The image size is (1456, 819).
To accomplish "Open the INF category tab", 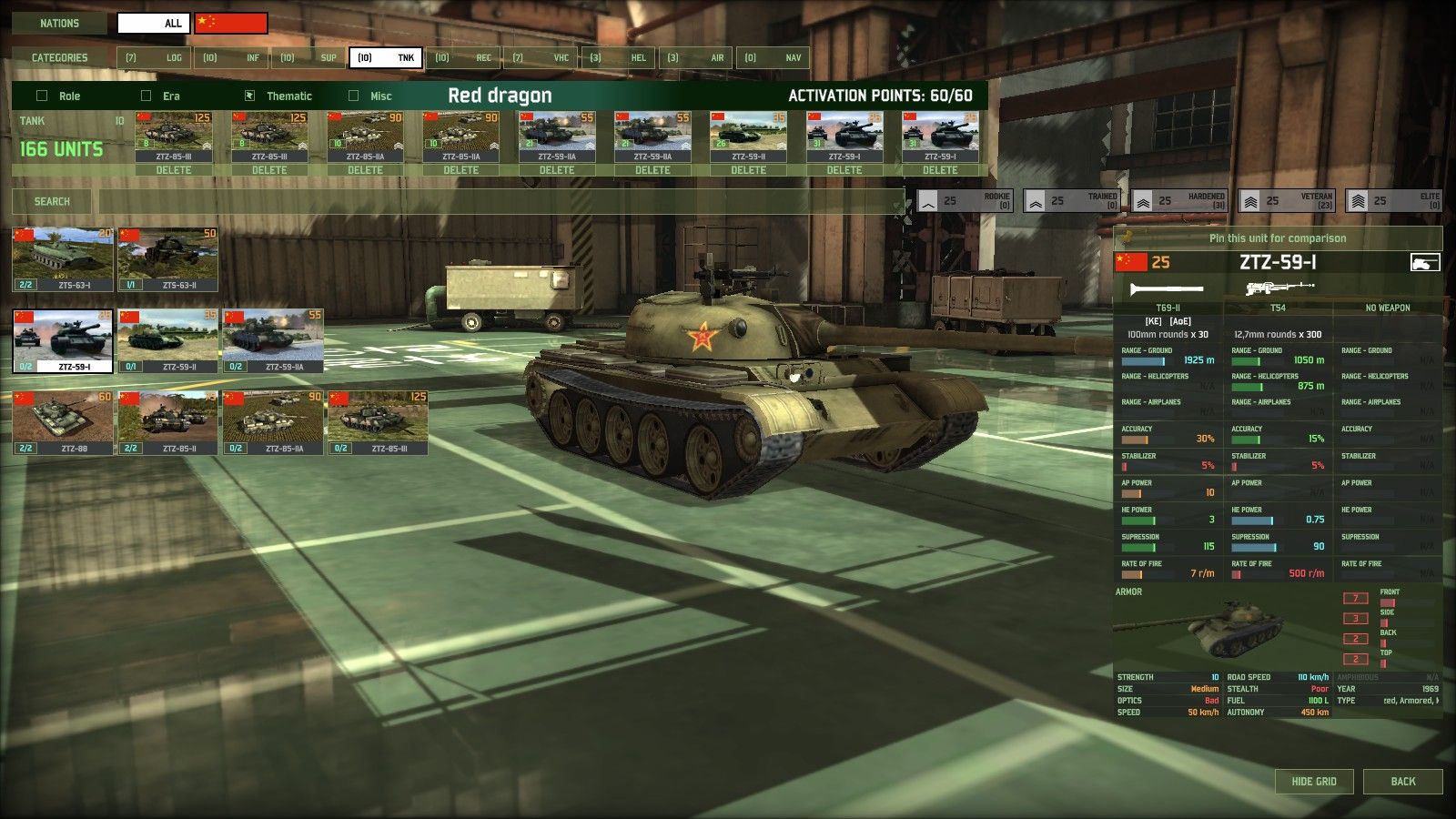I will click(231, 57).
